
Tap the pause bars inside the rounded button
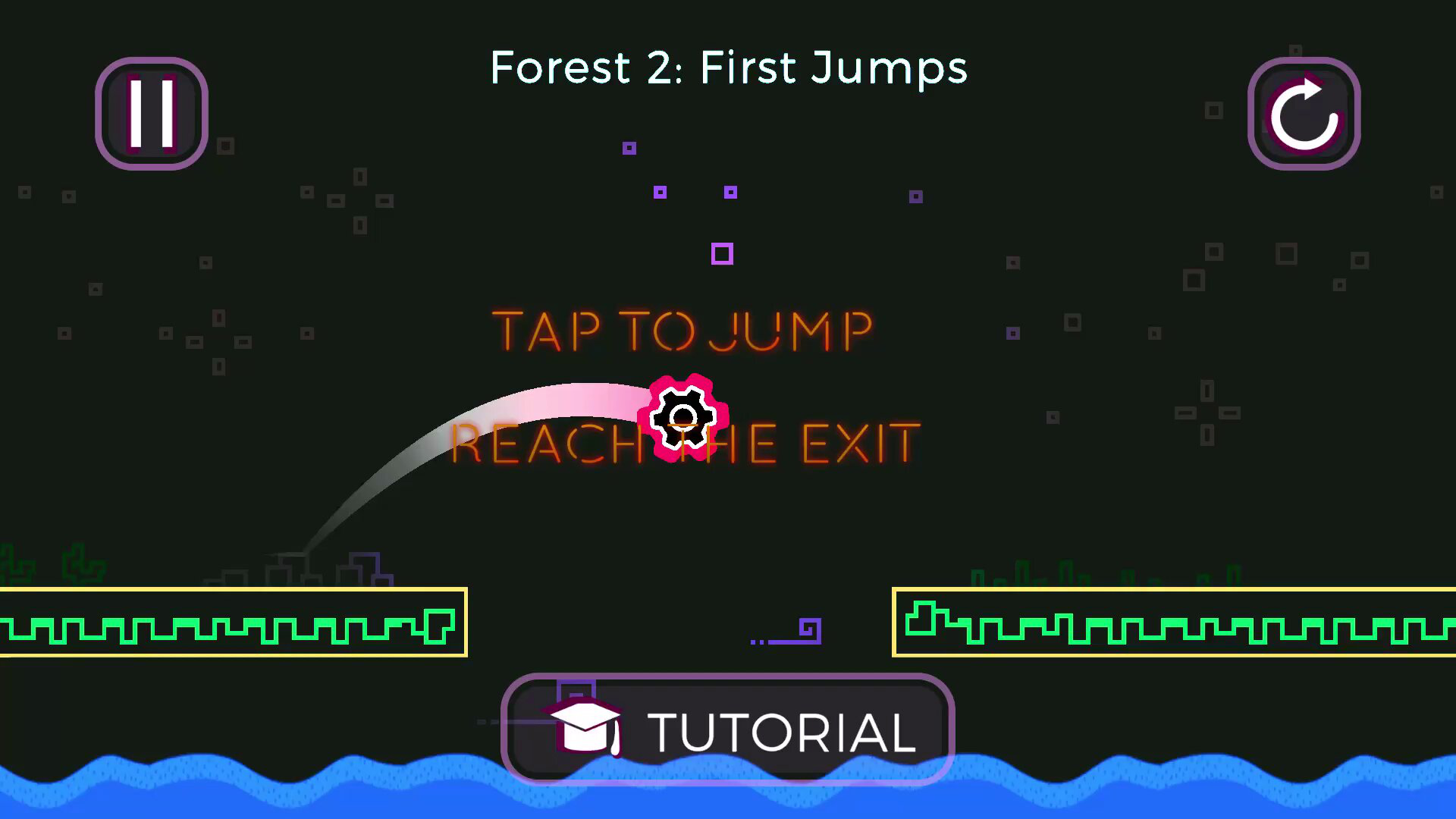point(151,112)
